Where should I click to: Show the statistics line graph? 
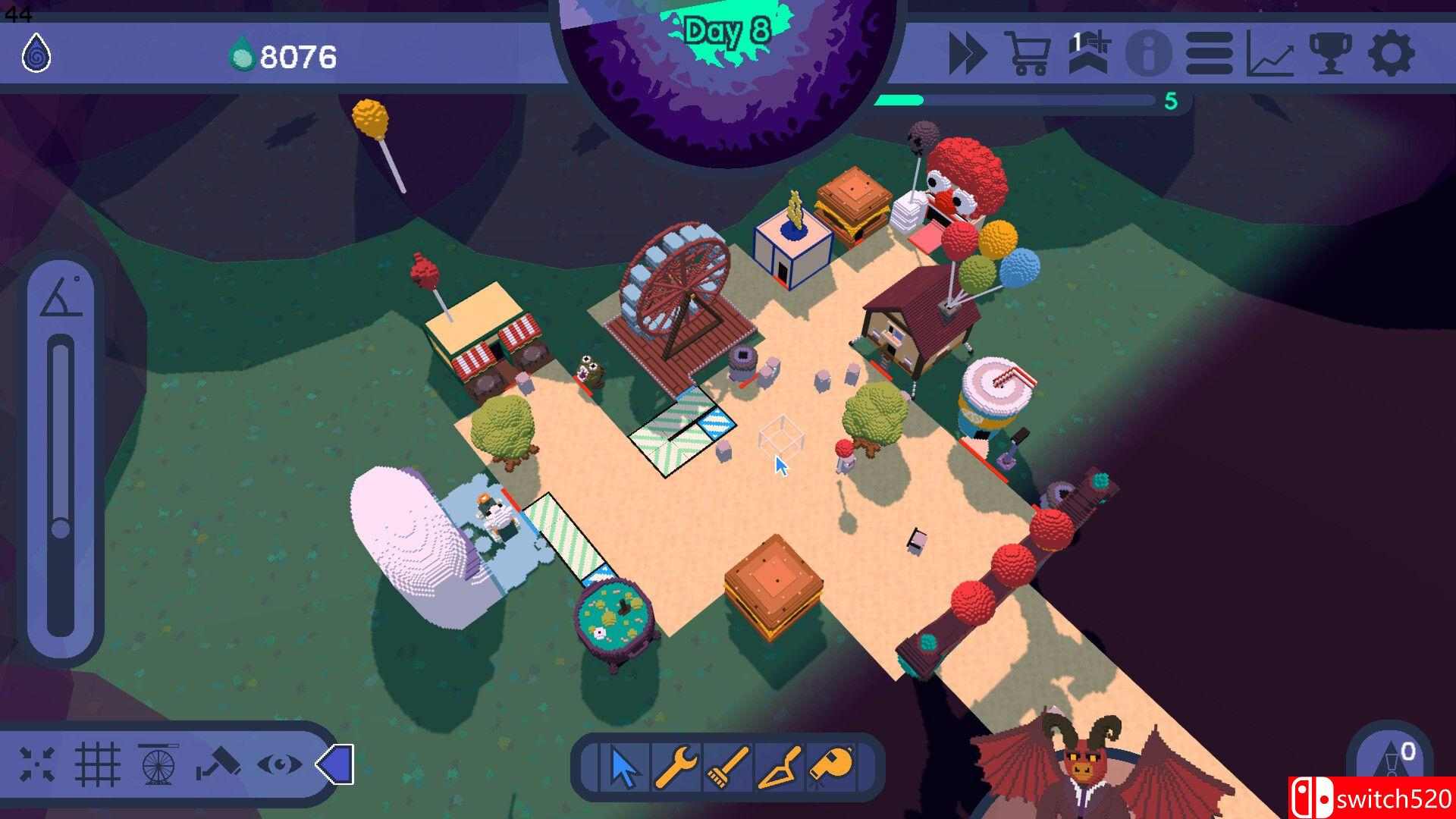[x=1270, y=55]
